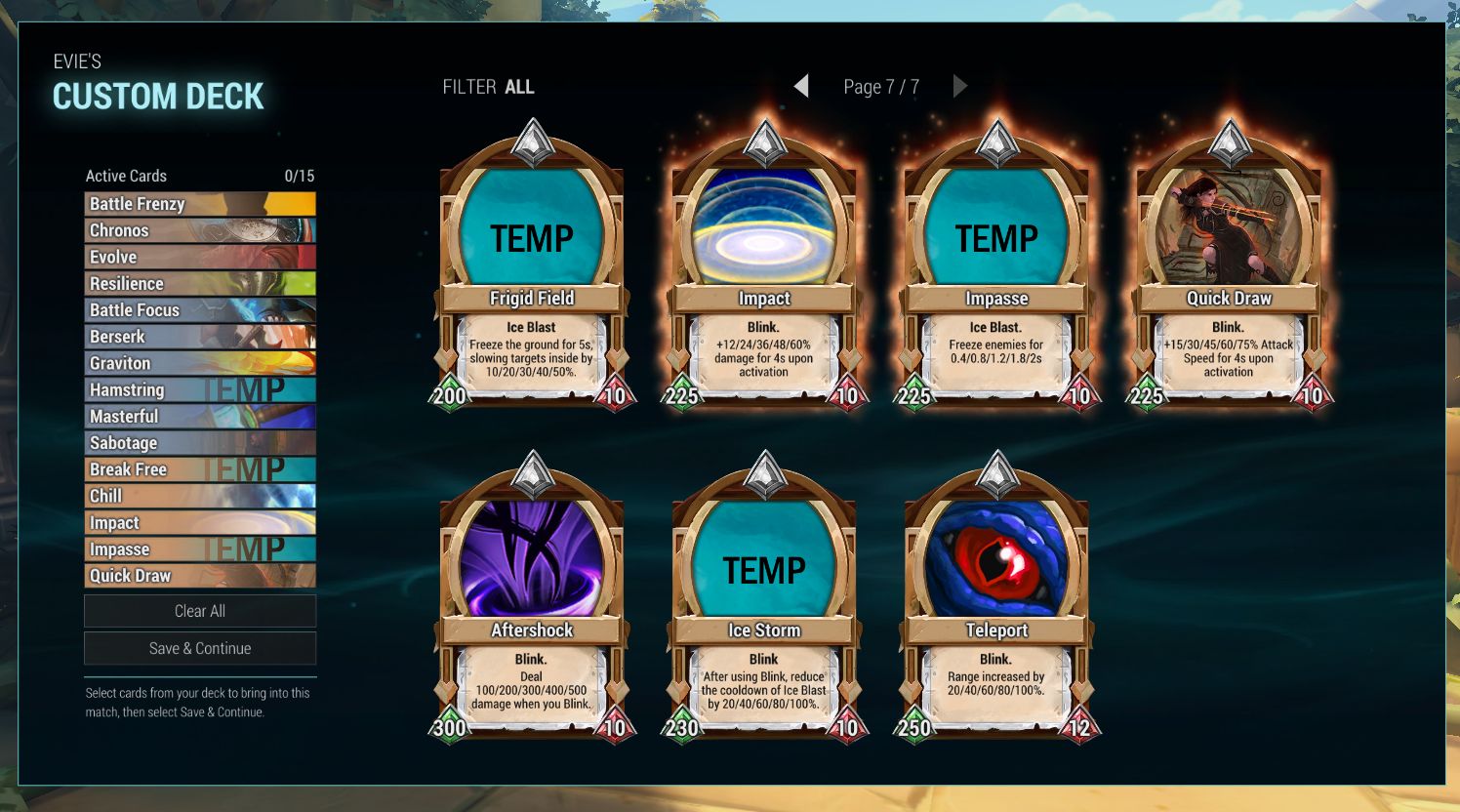Select Hamstring from the active cards

[x=200, y=389]
